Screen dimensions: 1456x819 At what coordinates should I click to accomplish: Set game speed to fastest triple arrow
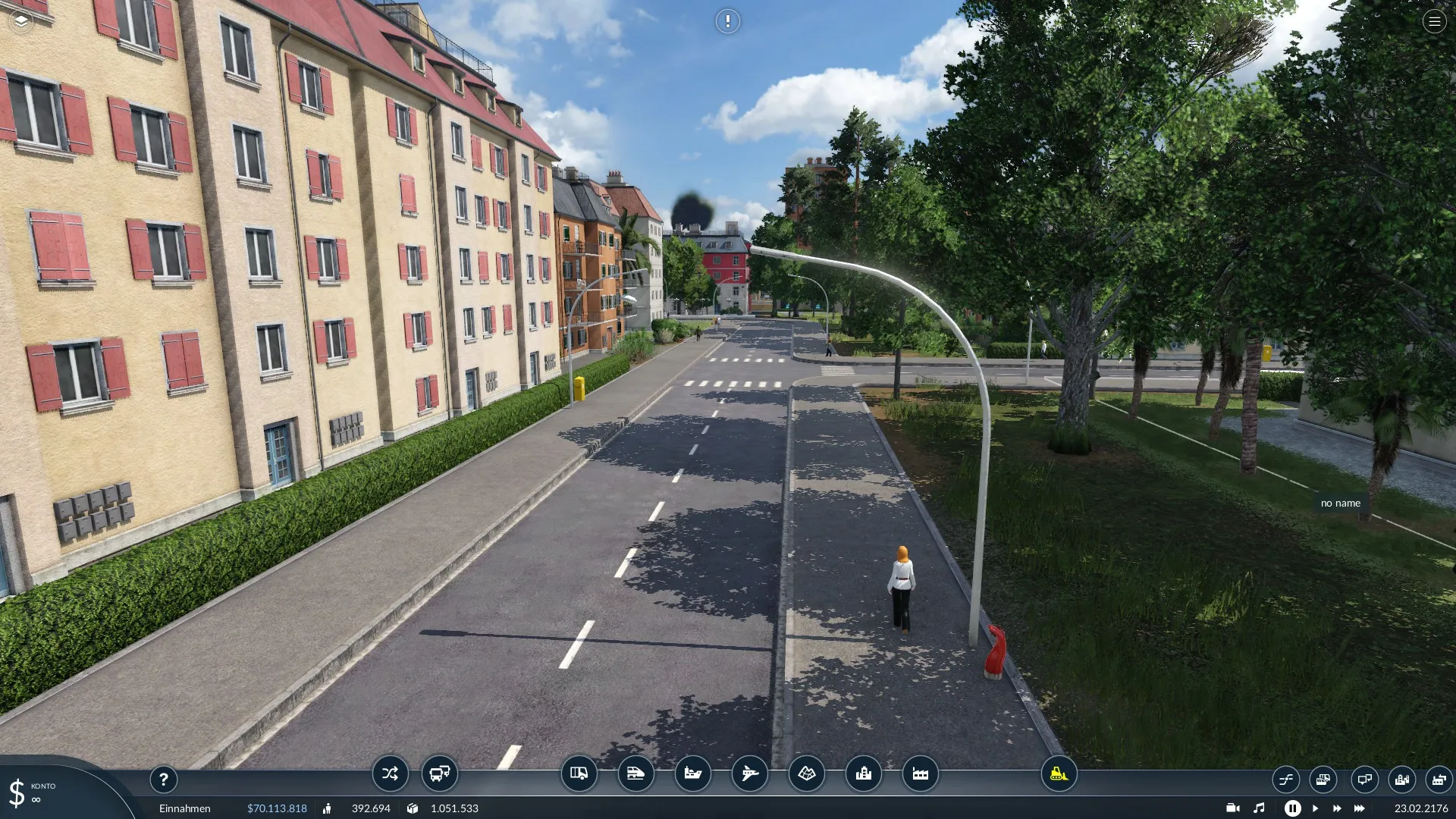(x=1359, y=808)
